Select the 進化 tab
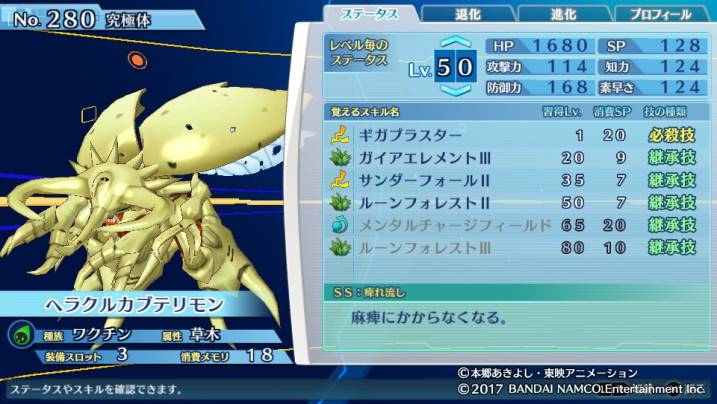Screen dimensions: 717x404 click(x=562, y=15)
